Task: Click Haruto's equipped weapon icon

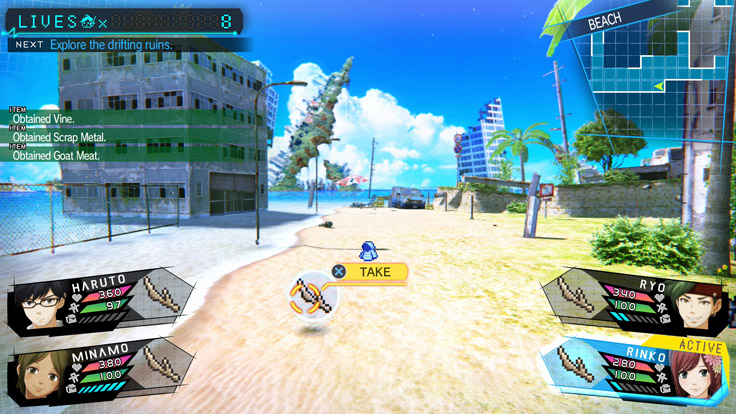Action: pos(161,294)
